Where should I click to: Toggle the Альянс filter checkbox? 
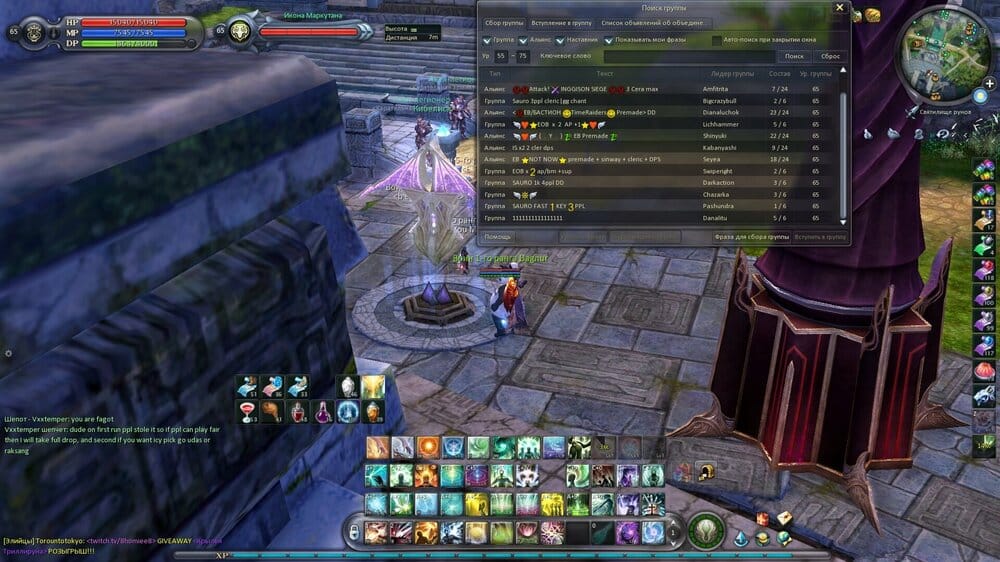[523, 40]
